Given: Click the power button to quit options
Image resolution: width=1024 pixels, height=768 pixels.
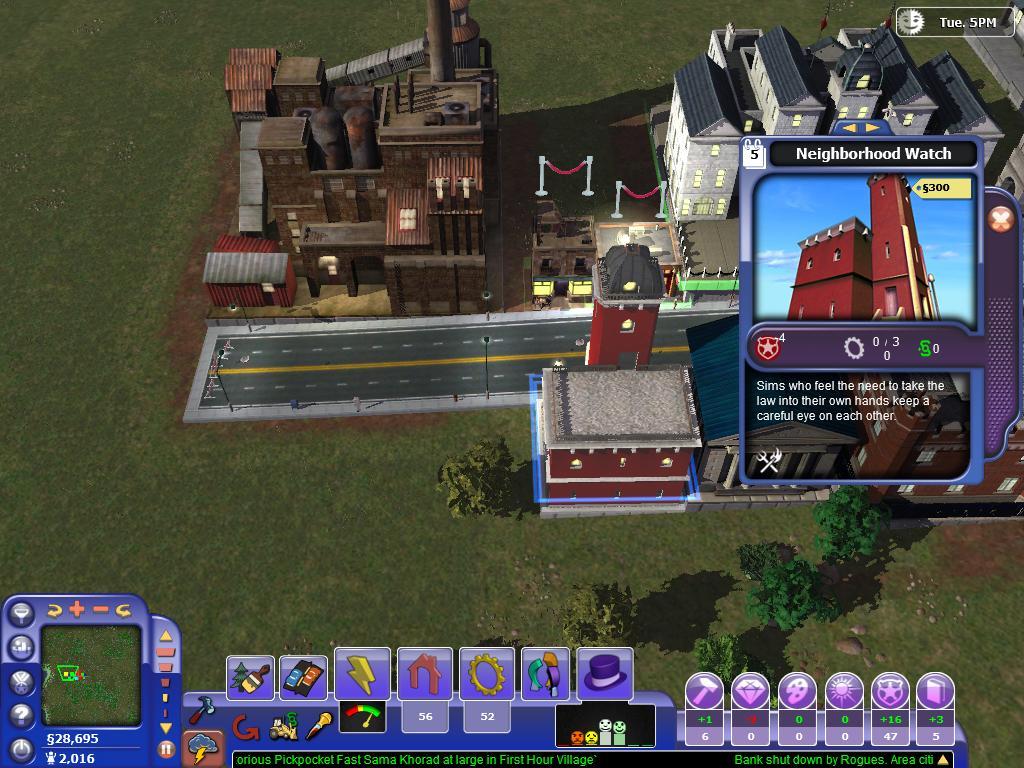Looking at the screenshot, I should pyautogui.click(x=21, y=748).
